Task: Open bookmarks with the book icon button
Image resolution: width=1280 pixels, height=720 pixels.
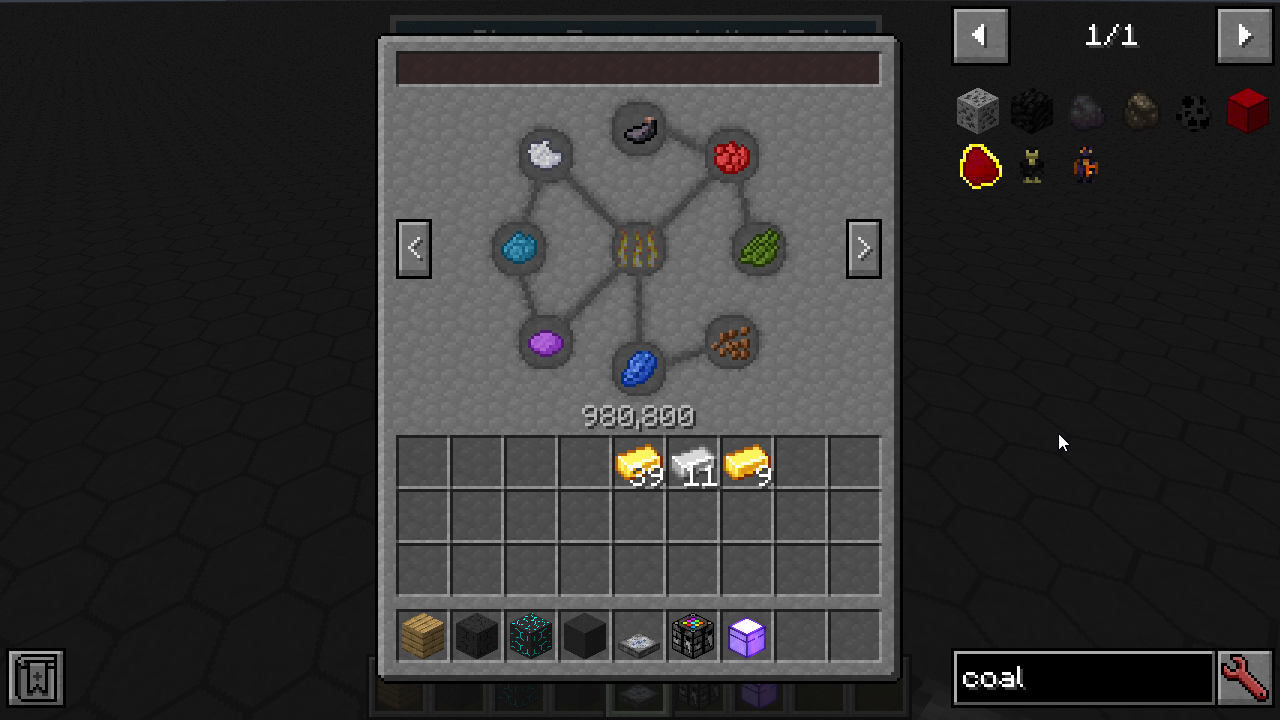Action: click(x=37, y=678)
